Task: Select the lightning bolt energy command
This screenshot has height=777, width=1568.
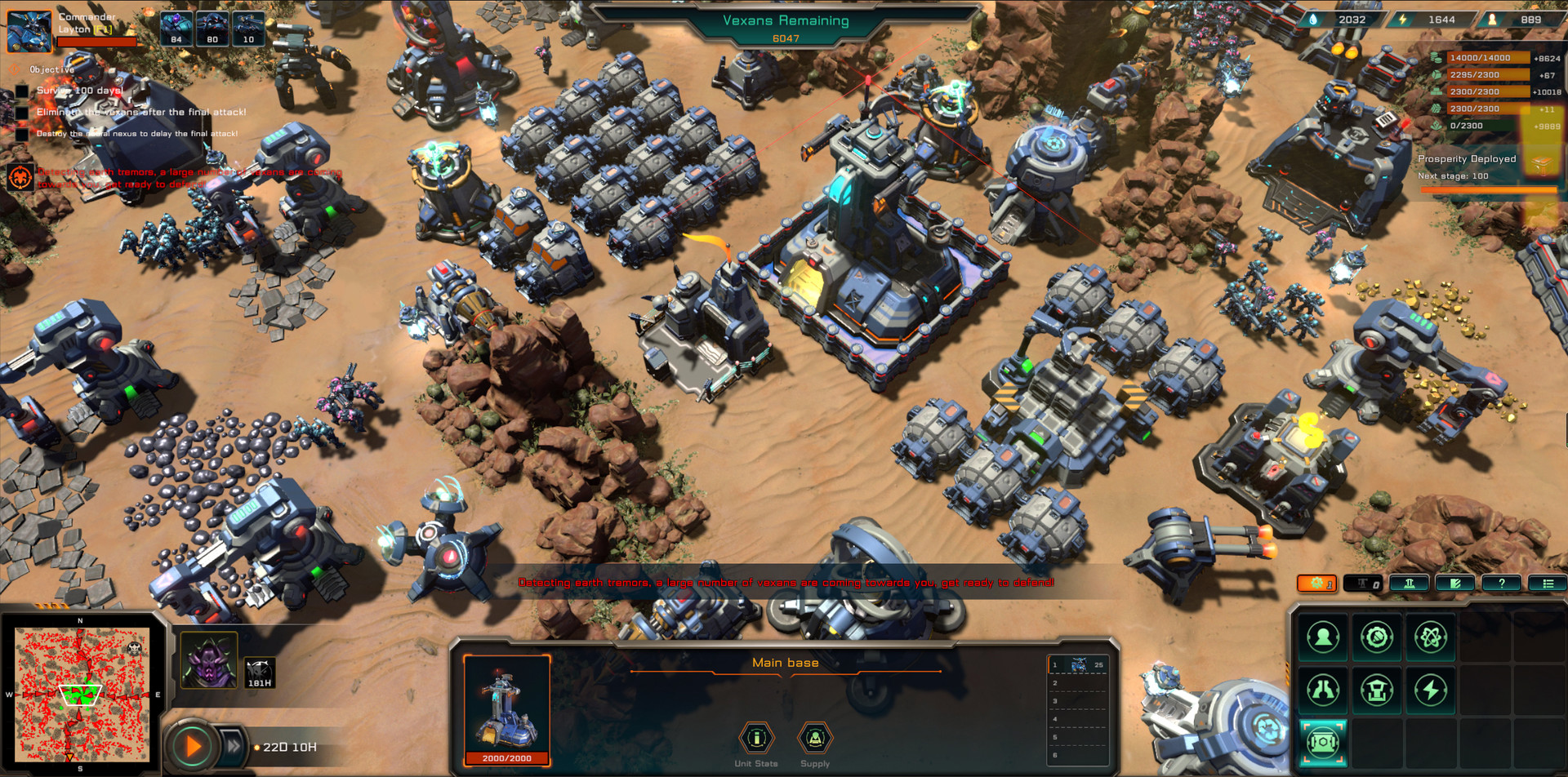Action: [x=1430, y=690]
